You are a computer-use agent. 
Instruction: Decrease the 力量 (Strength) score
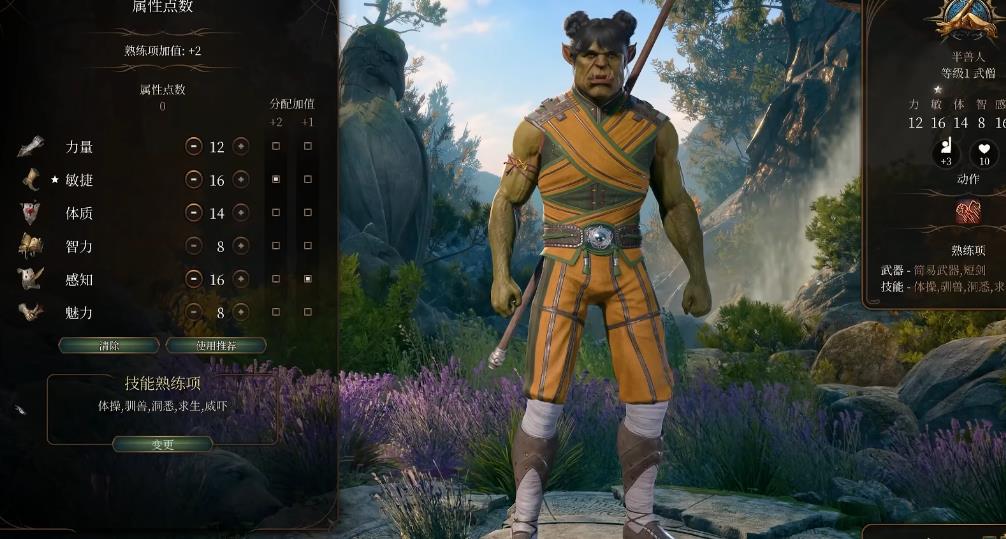click(194, 146)
